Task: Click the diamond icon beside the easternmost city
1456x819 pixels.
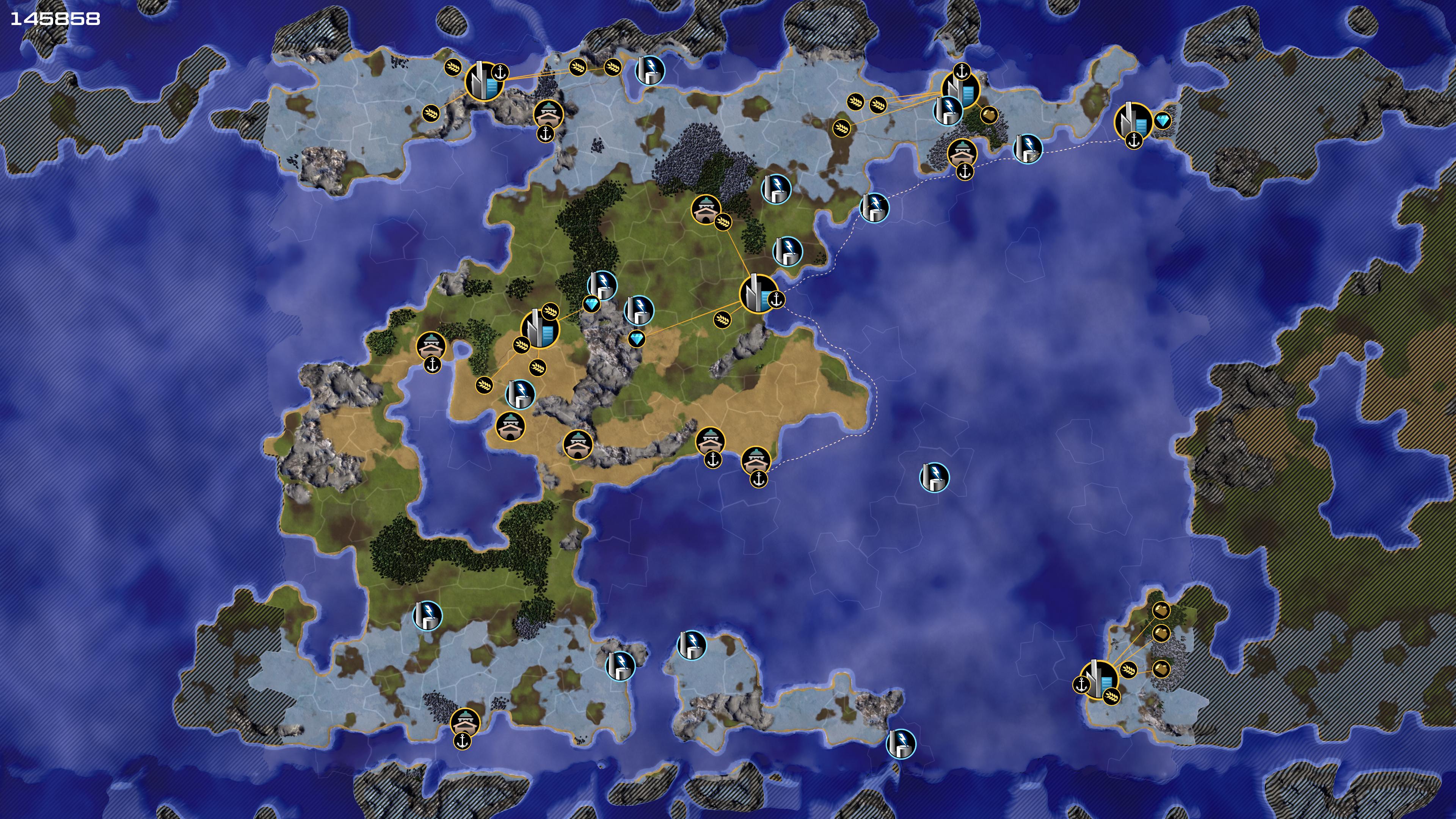Action: tap(1162, 121)
